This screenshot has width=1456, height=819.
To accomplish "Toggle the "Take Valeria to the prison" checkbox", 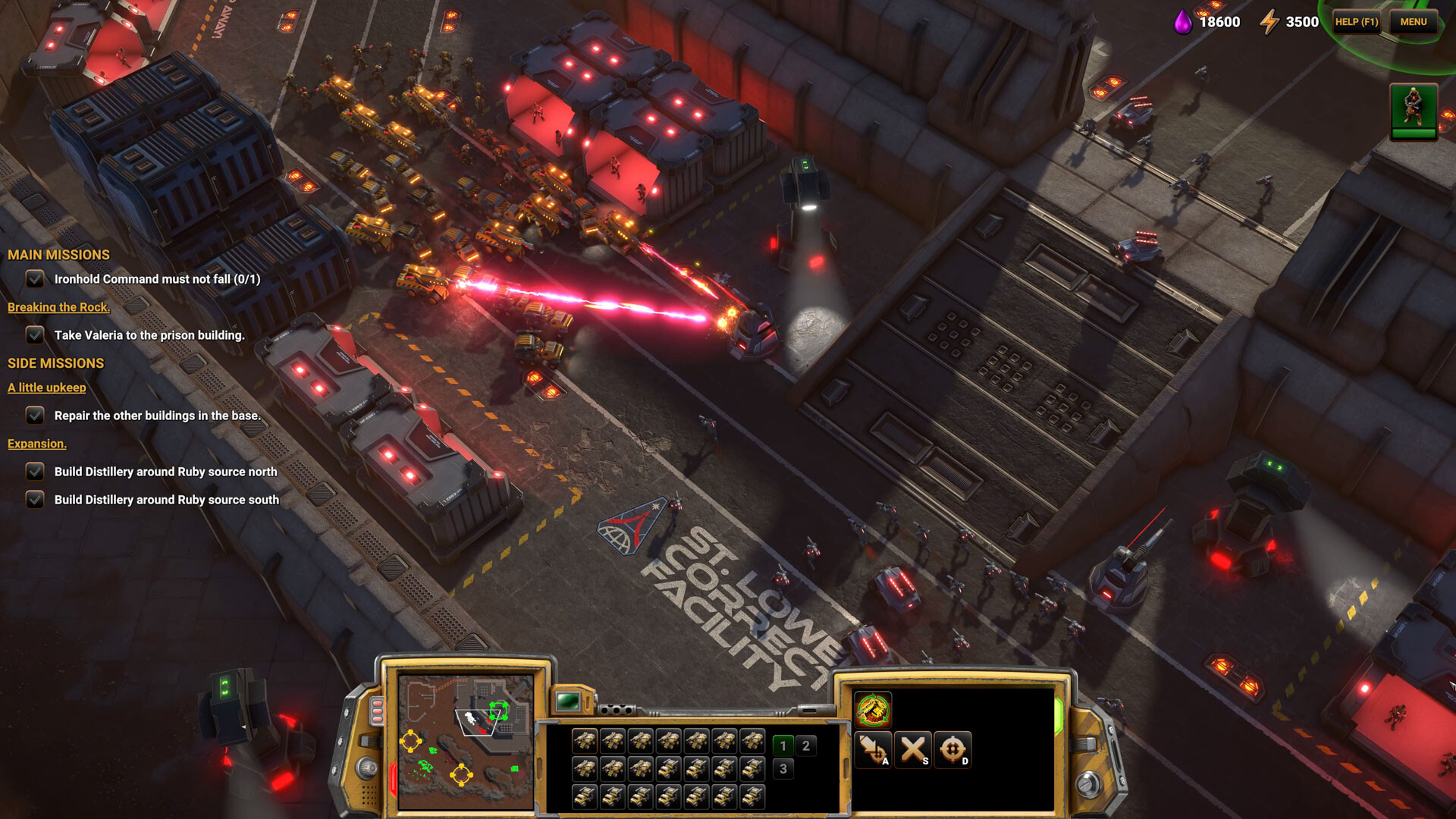I will click(35, 334).
